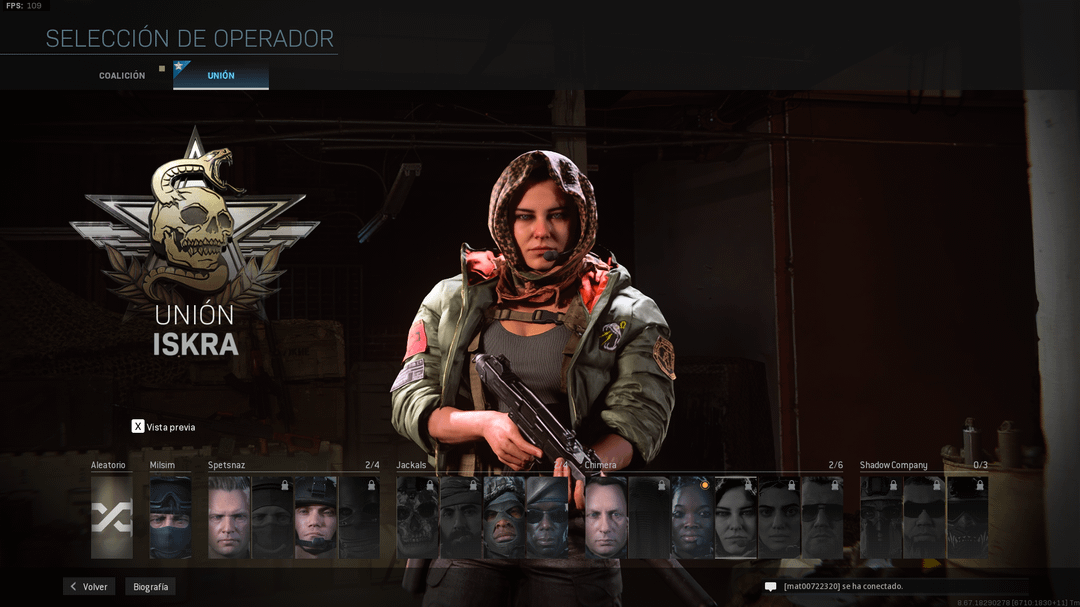Choose the Chimera operator marked with orange dot
The image size is (1080, 607).
point(692,517)
